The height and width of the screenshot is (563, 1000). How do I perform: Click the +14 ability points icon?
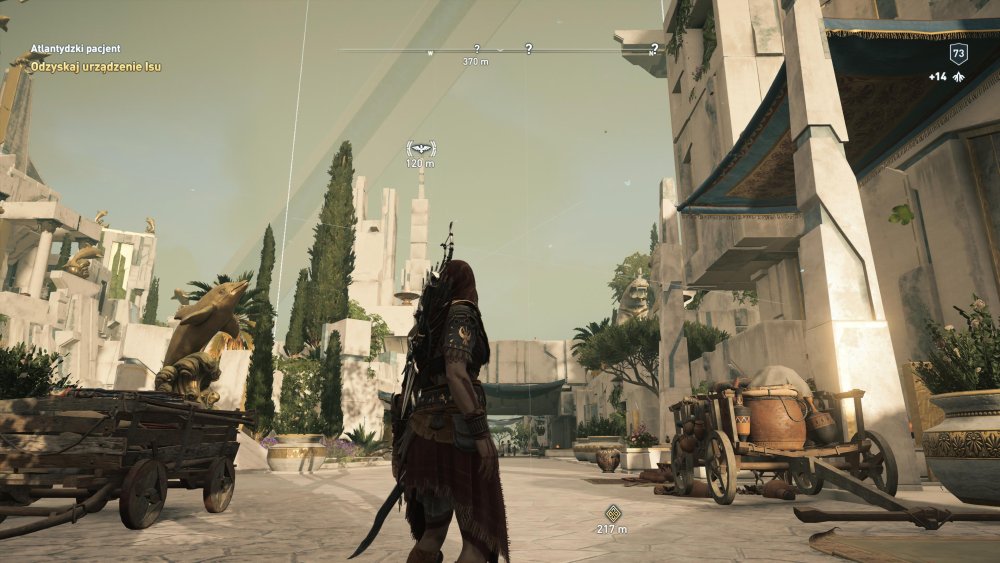coord(958,77)
